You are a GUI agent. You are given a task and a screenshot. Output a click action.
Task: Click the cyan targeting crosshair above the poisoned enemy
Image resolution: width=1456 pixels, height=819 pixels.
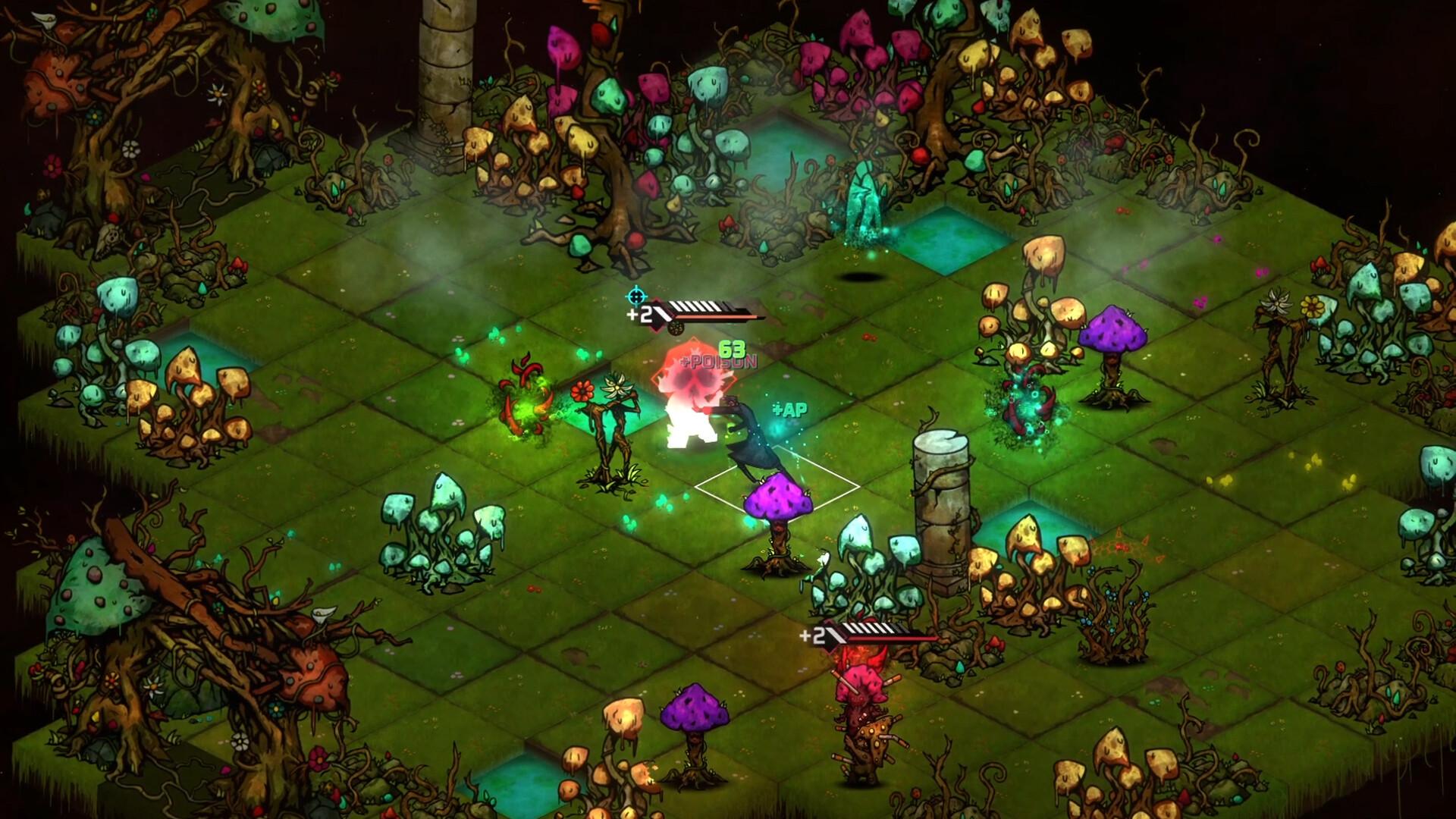(636, 296)
